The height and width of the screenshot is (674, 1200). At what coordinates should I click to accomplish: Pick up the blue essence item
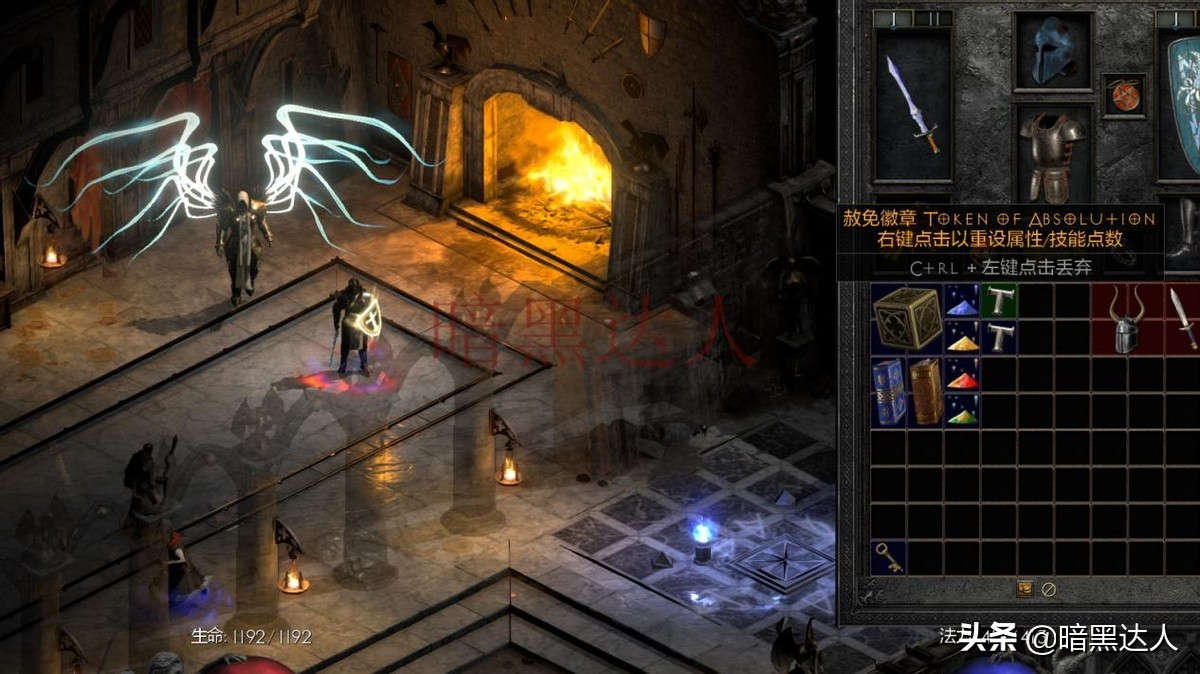pyautogui.click(x=963, y=300)
